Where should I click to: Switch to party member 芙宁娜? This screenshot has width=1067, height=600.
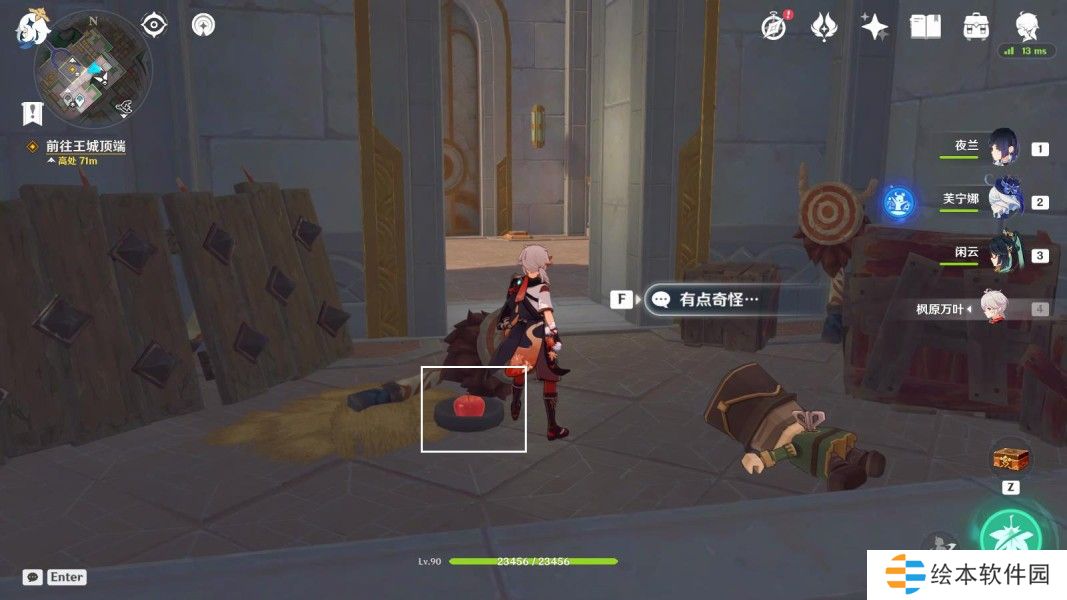[1003, 202]
